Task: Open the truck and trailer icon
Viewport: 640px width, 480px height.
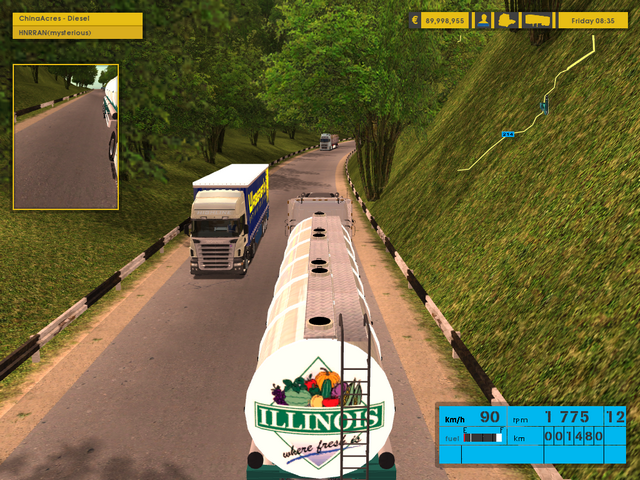Action: pos(538,20)
